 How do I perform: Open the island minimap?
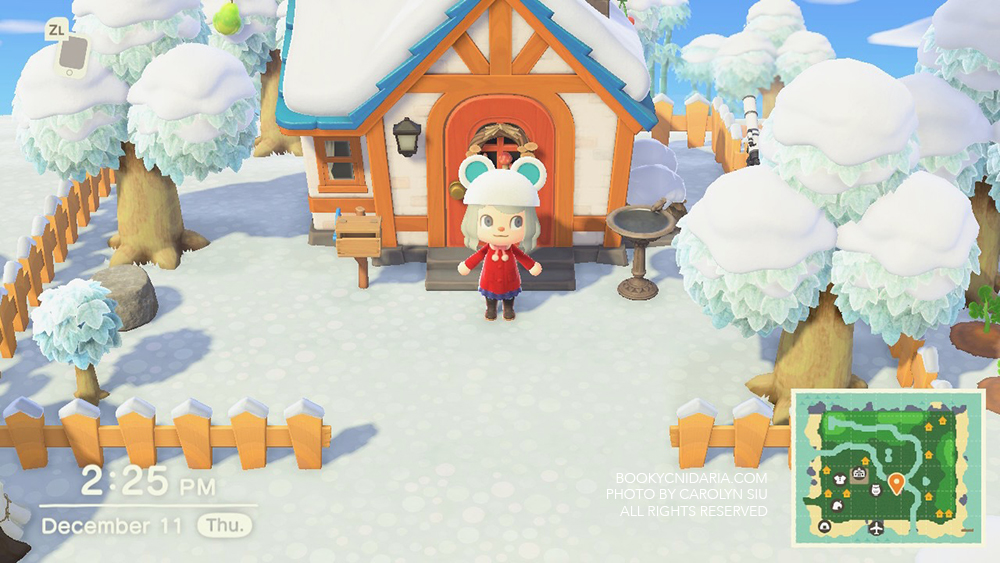click(888, 467)
